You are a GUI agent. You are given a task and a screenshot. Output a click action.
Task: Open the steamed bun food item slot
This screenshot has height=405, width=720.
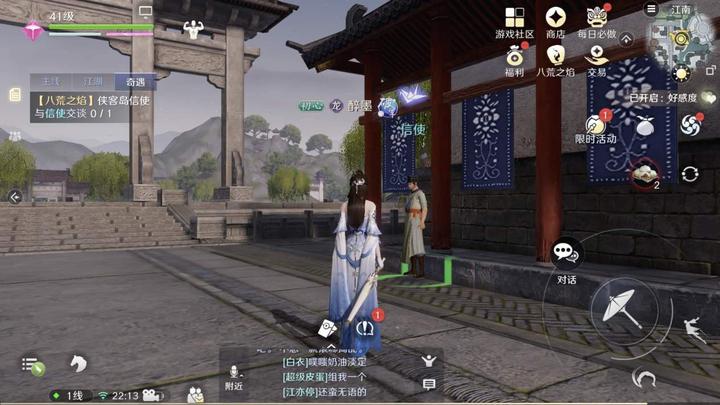click(x=644, y=174)
